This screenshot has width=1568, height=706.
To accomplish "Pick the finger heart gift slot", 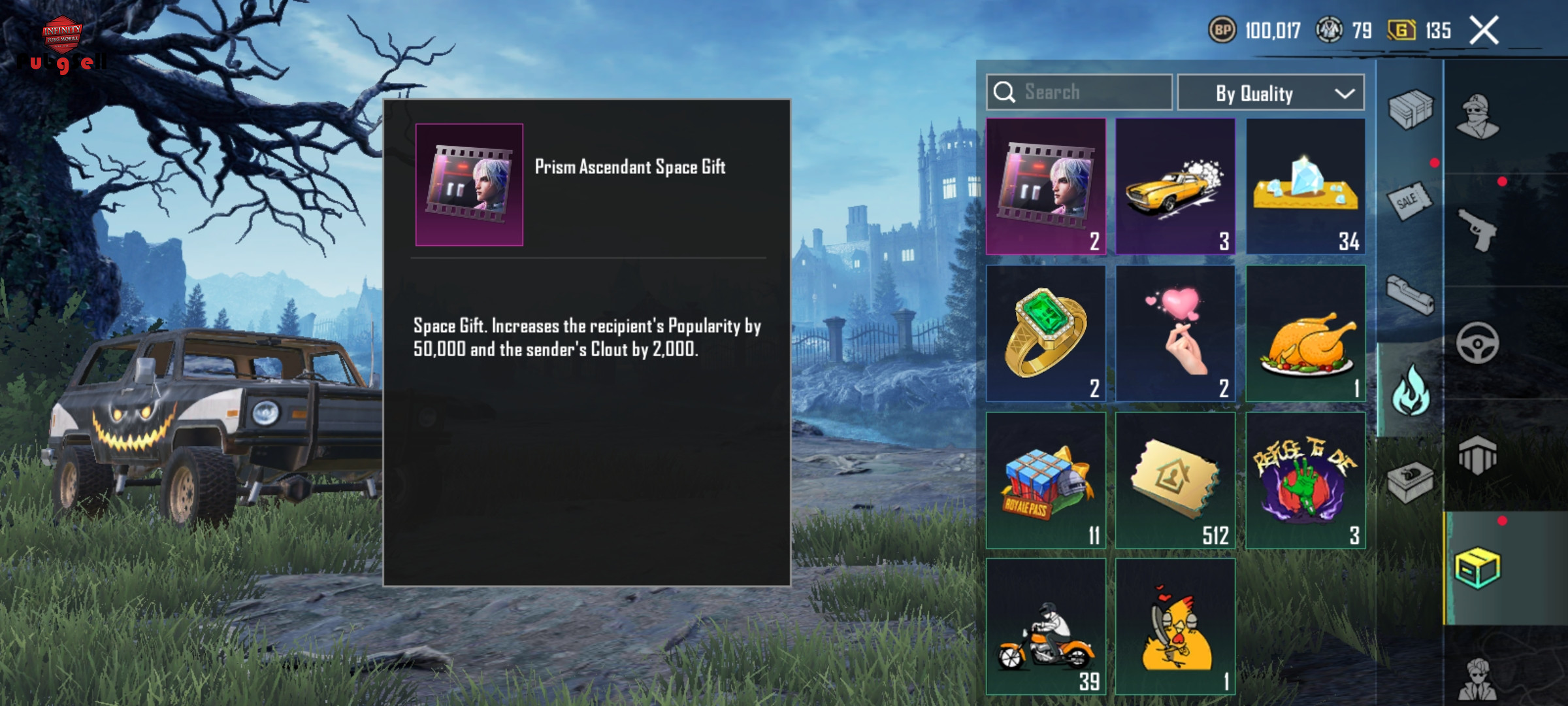I will pos(1175,333).
